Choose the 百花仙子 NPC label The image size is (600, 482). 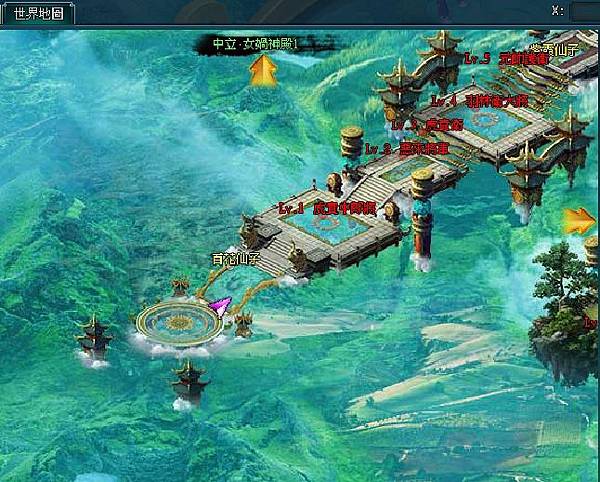click(x=234, y=258)
